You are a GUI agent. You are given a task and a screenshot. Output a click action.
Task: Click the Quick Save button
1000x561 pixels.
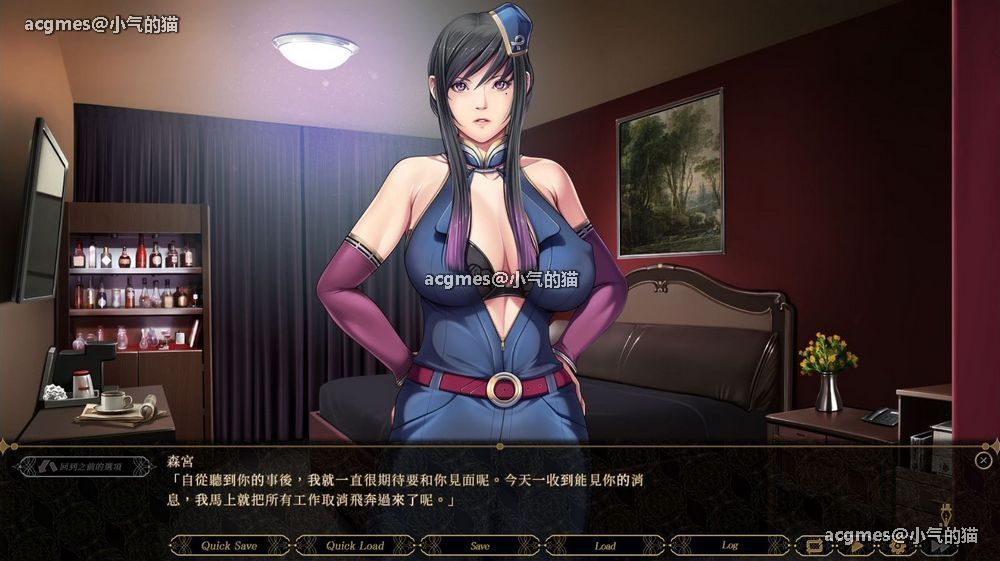point(229,546)
